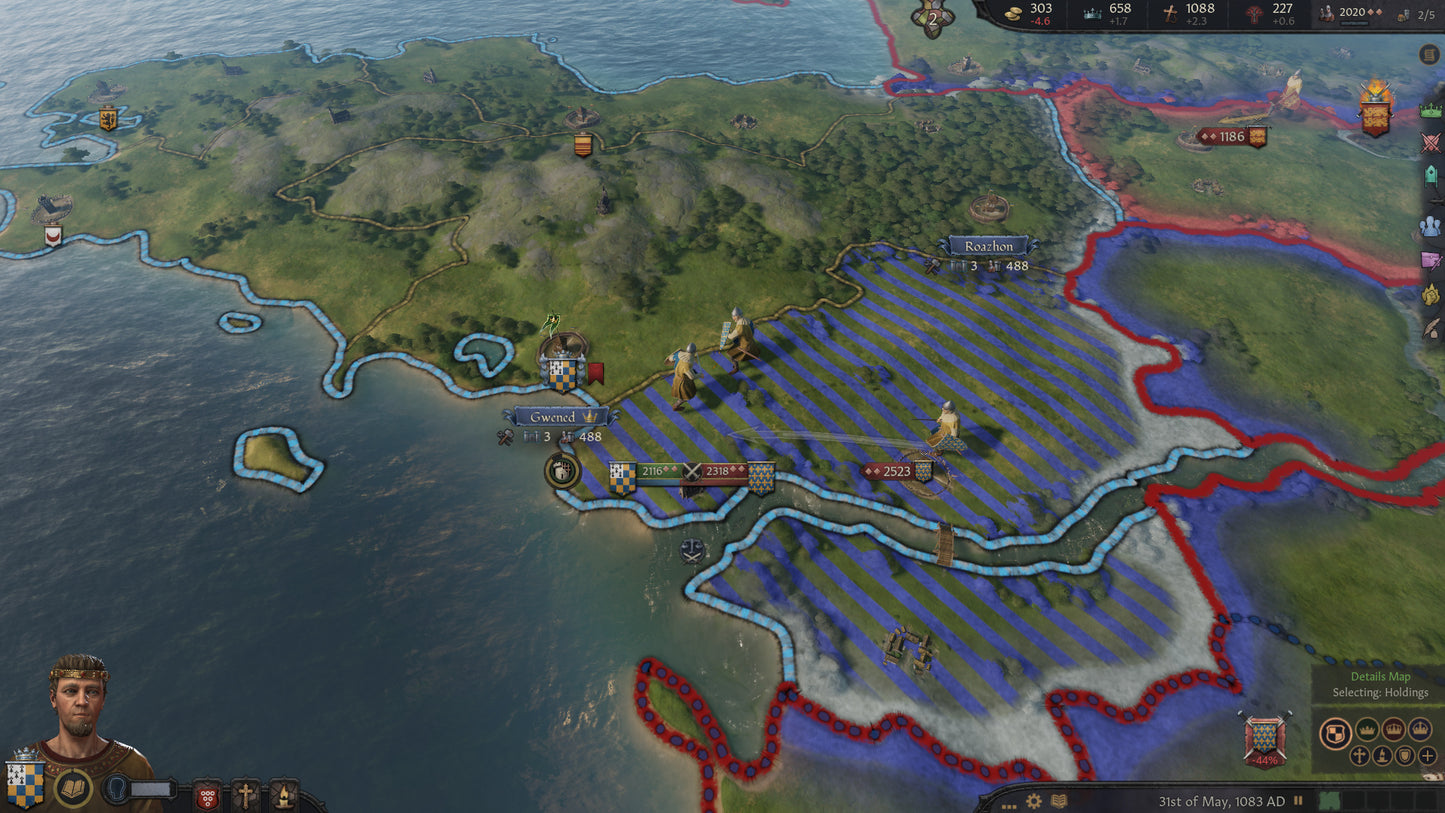This screenshot has height=813, width=1445.
Task: Open the faiths map mode cross icon
Action: pyautogui.click(x=1359, y=756)
